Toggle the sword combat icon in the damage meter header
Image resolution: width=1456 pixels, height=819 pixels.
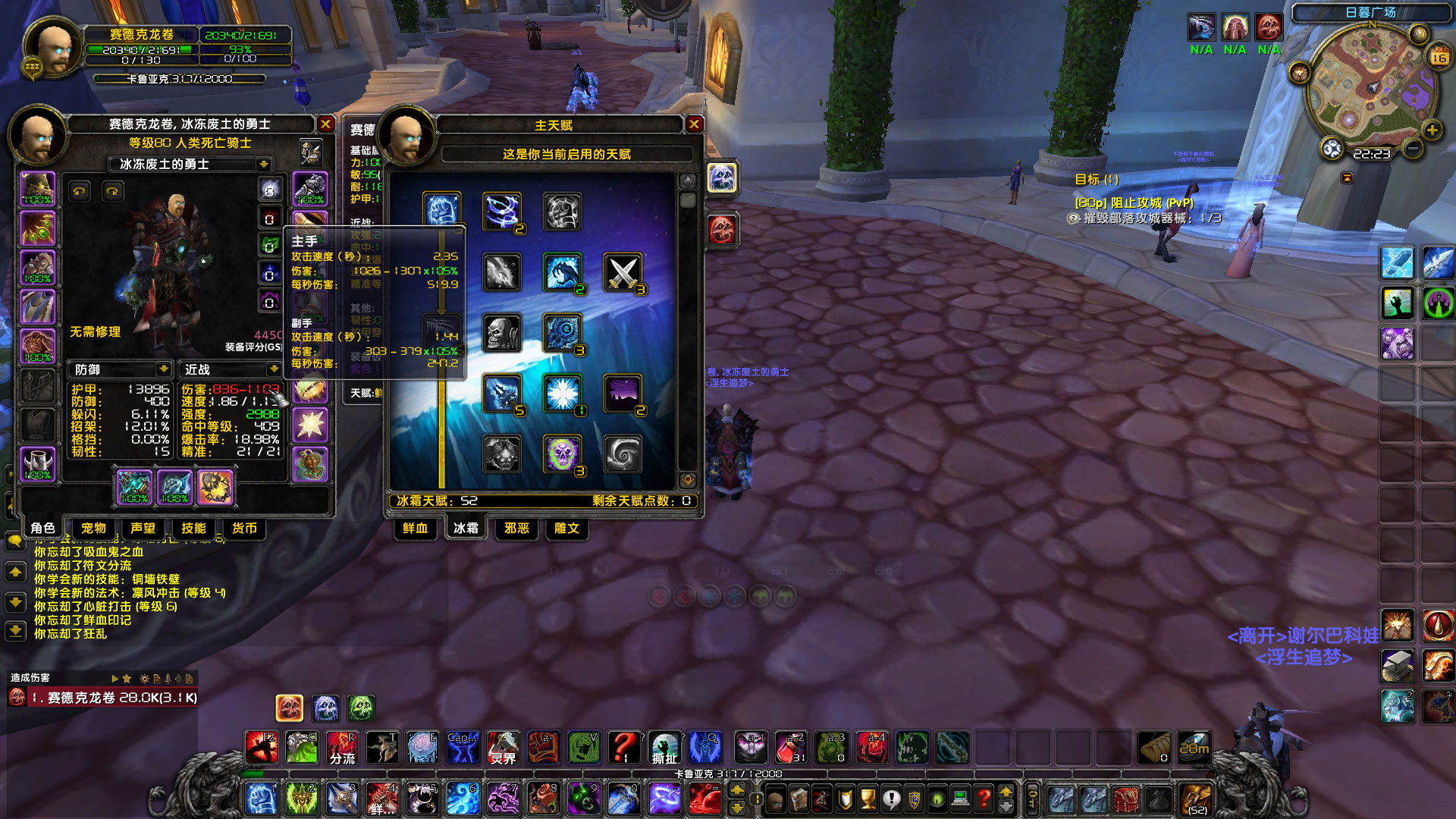click(x=168, y=679)
